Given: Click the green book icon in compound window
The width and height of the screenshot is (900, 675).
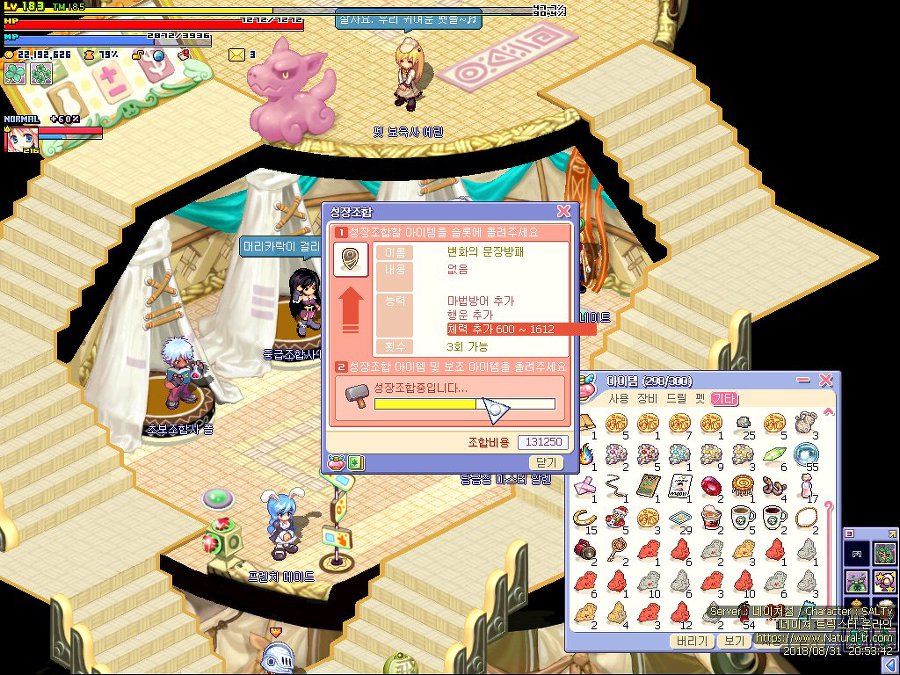Looking at the screenshot, I should [x=356, y=463].
